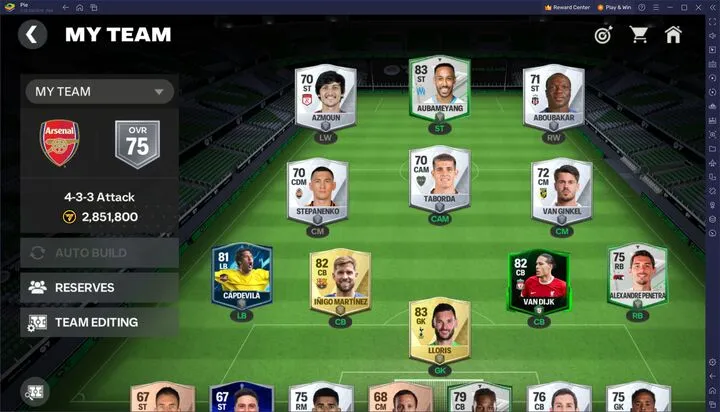Select the Aboubakar right wing card
This screenshot has width=720, height=412.
(553, 99)
